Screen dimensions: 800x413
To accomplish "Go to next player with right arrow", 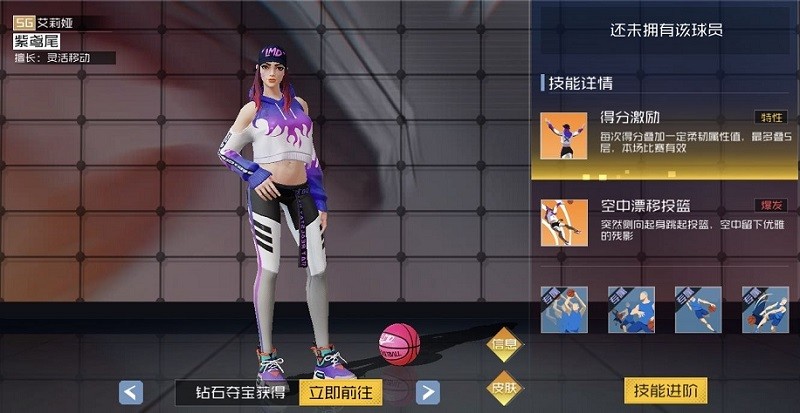I will (427, 392).
